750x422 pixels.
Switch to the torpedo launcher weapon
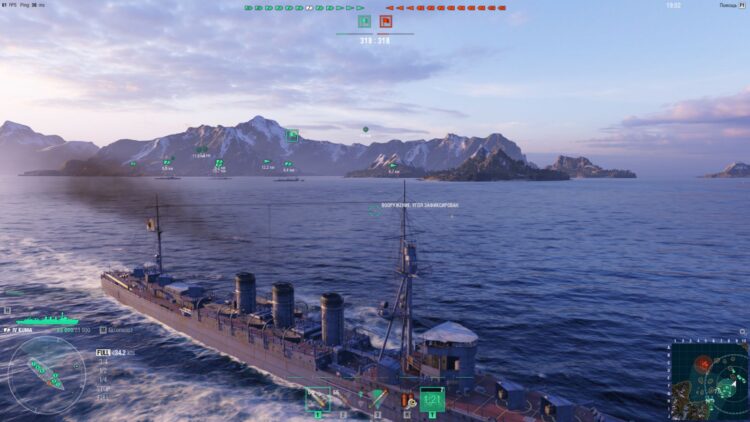pyautogui.click(x=377, y=399)
